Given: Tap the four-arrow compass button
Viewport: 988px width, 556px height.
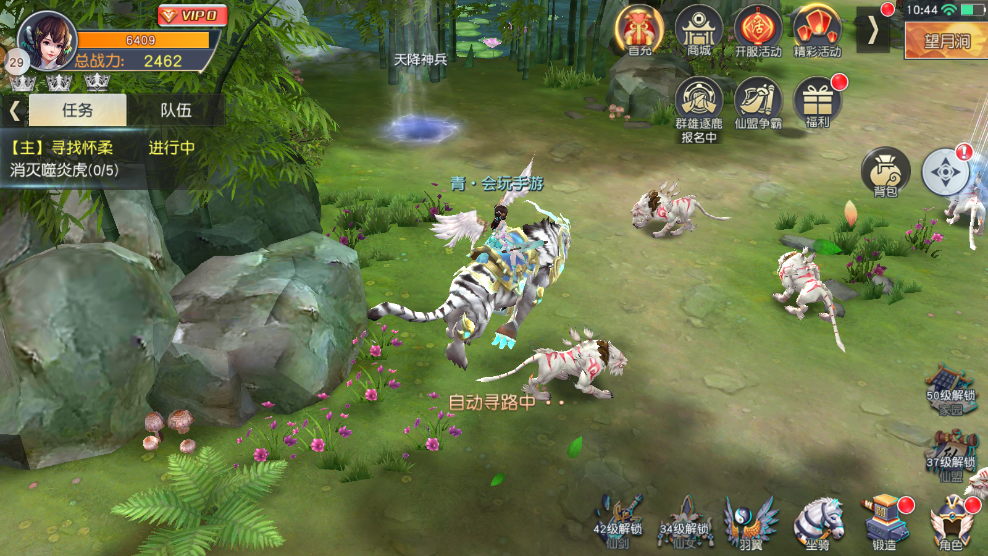Looking at the screenshot, I should tap(945, 172).
